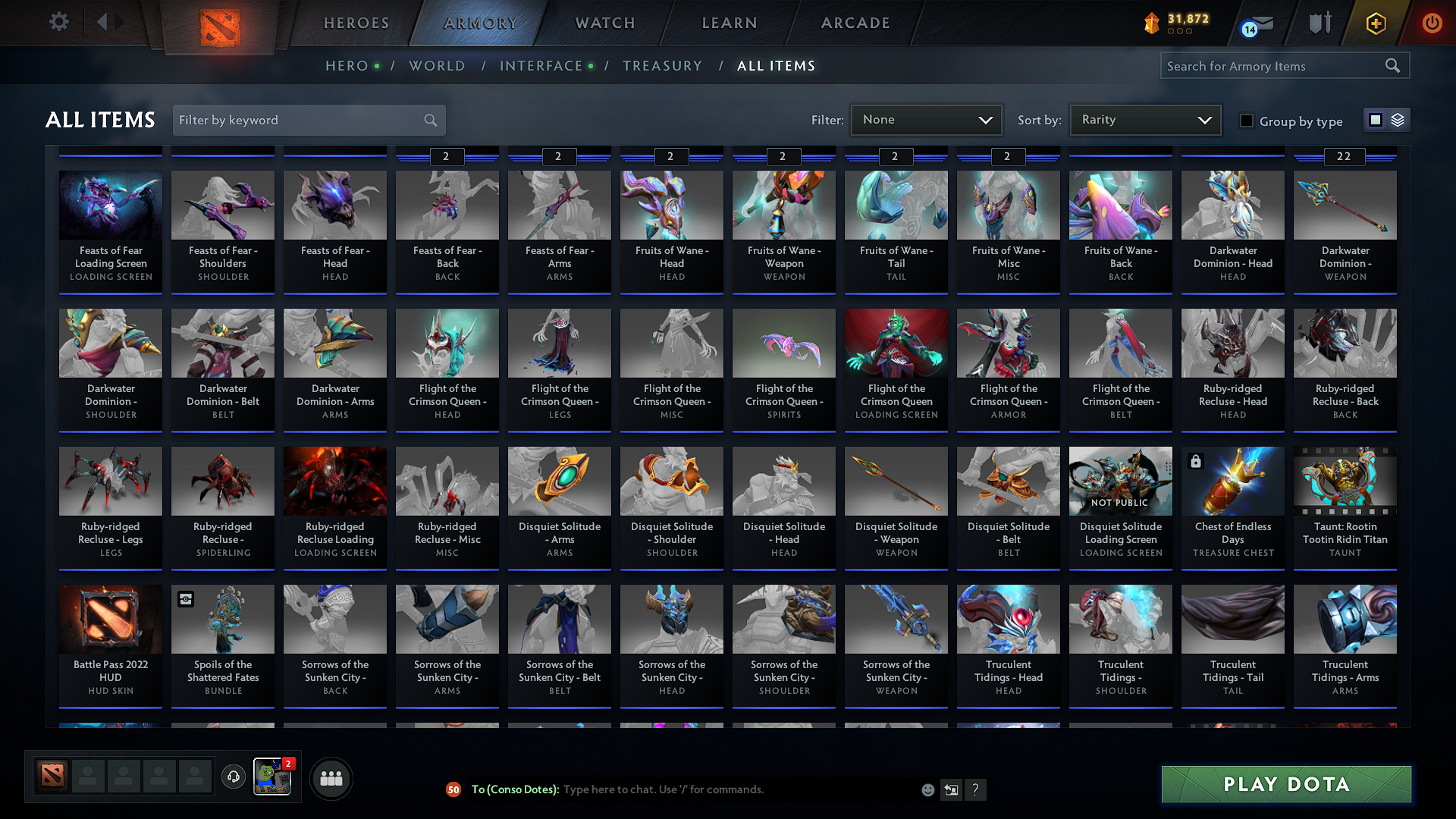Open friends list with the people icon

tap(331, 777)
